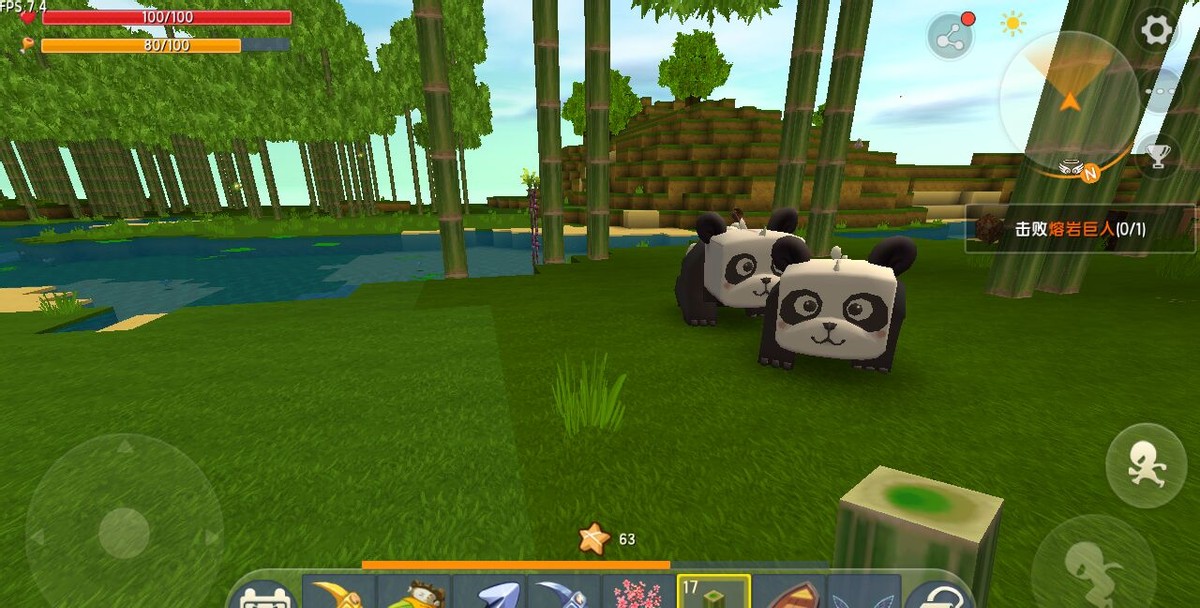
Task: Tap the swap button beside the hotbar
Action: 938,594
